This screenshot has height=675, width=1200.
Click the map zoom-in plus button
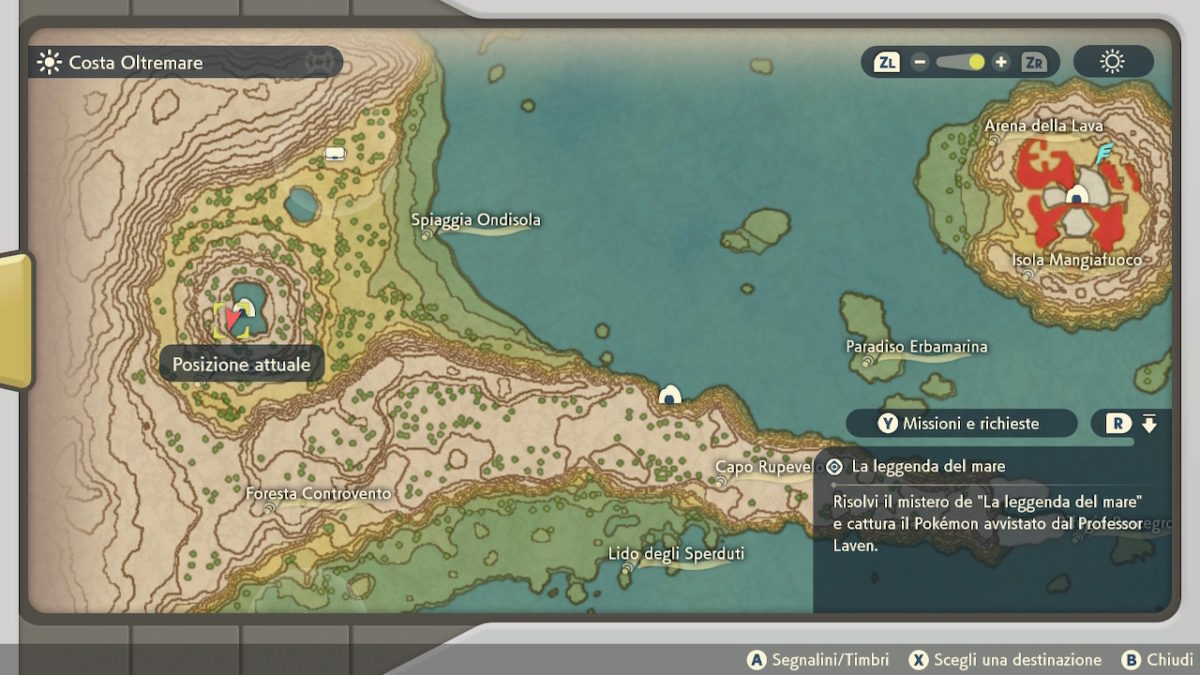click(x=1001, y=62)
